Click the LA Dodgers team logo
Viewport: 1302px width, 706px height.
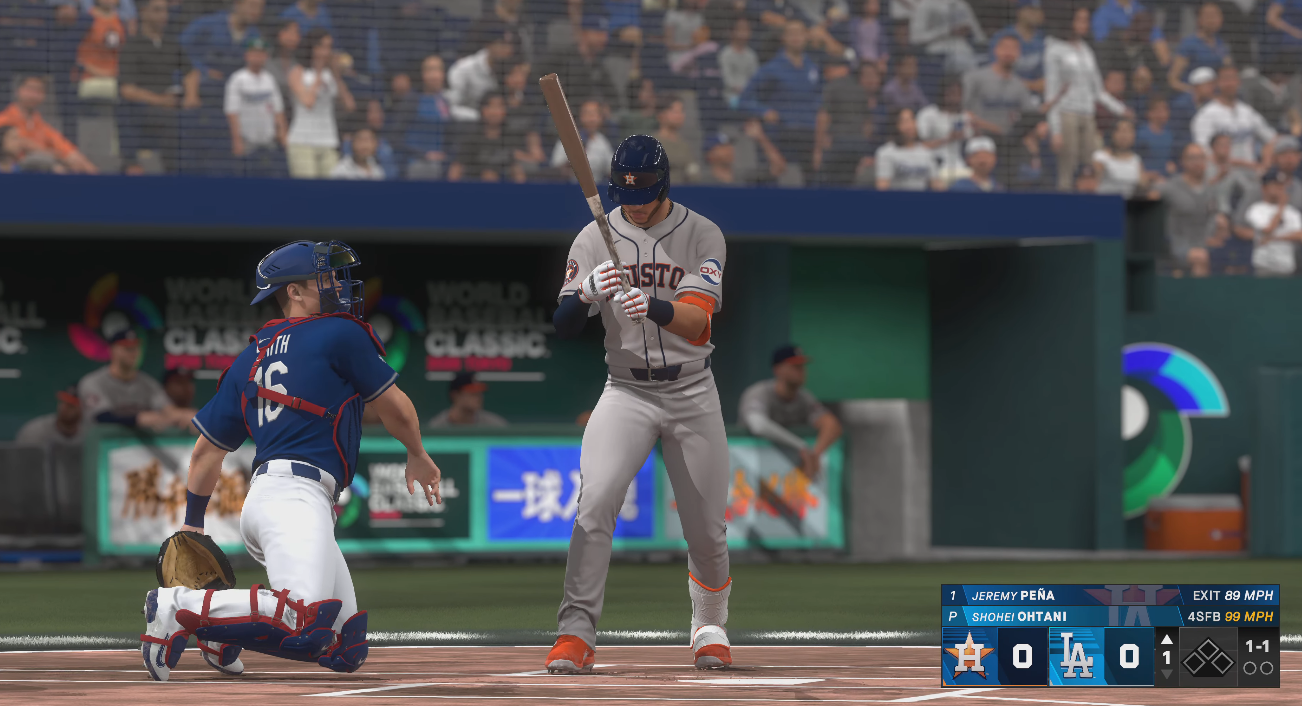pyautogui.click(x=1076, y=656)
